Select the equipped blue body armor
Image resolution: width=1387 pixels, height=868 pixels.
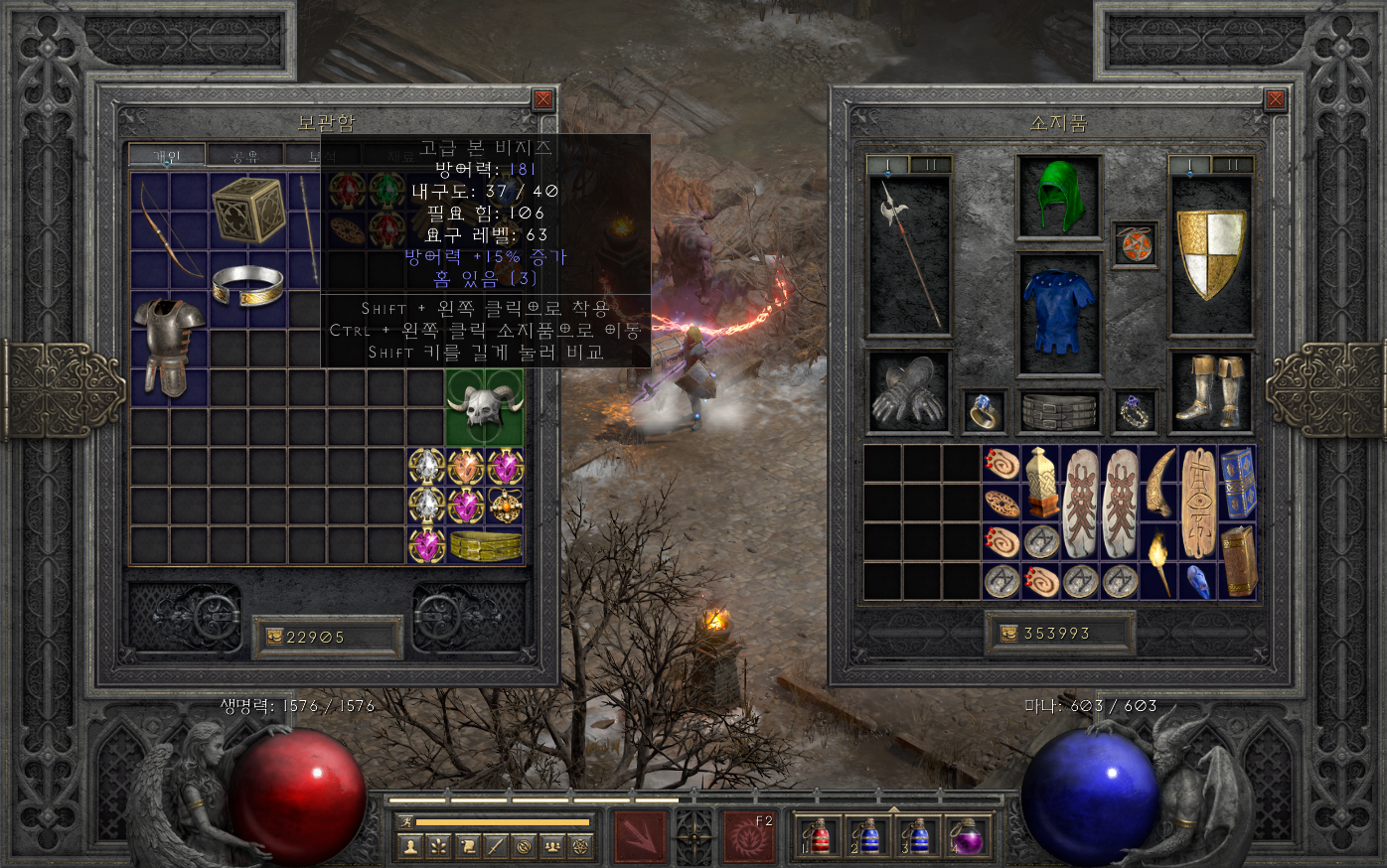click(1059, 313)
